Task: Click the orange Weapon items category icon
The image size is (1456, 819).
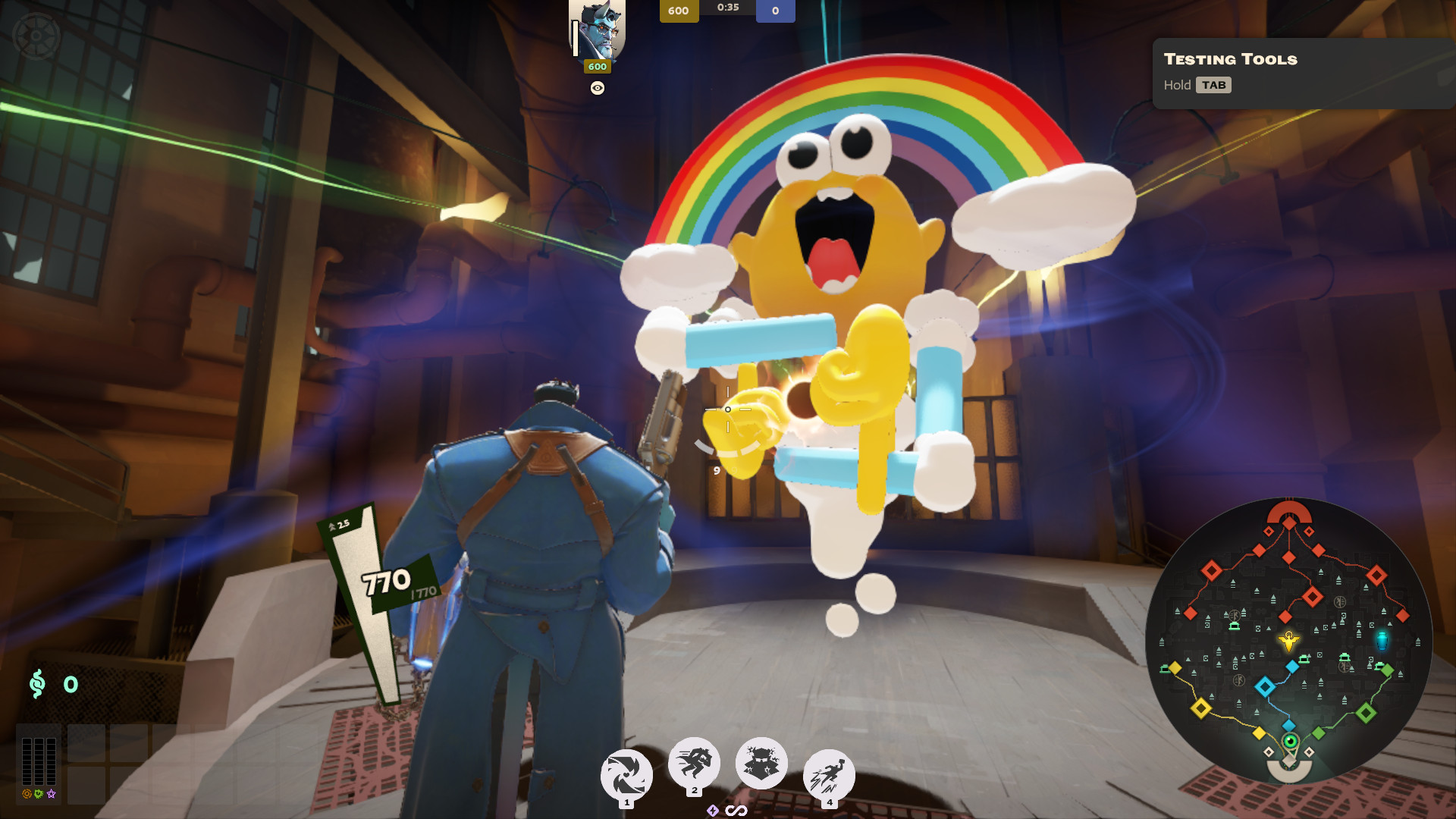Action: pyautogui.click(x=26, y=793)
